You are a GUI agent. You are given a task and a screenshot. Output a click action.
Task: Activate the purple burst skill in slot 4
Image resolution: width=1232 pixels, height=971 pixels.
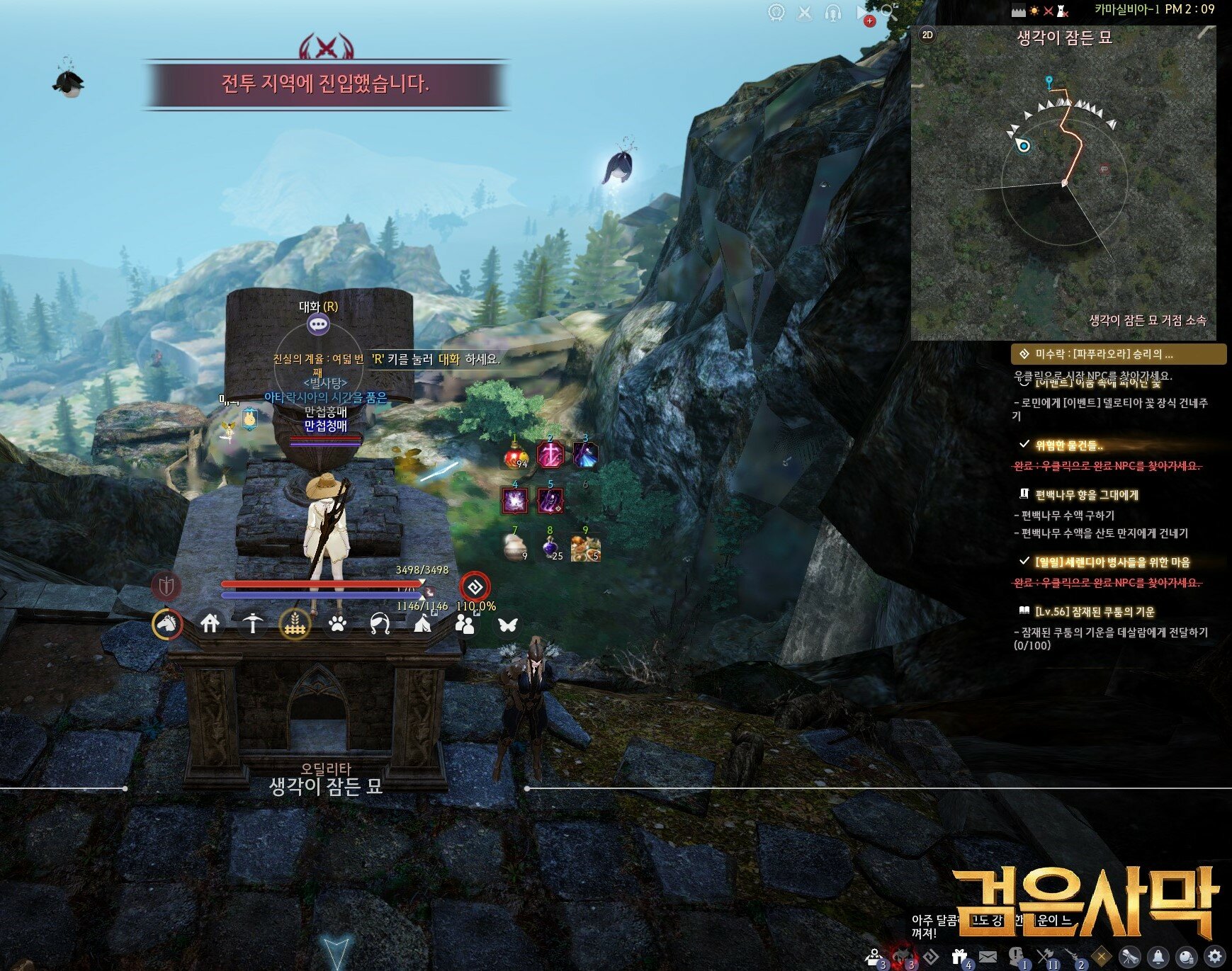(514, 501)
